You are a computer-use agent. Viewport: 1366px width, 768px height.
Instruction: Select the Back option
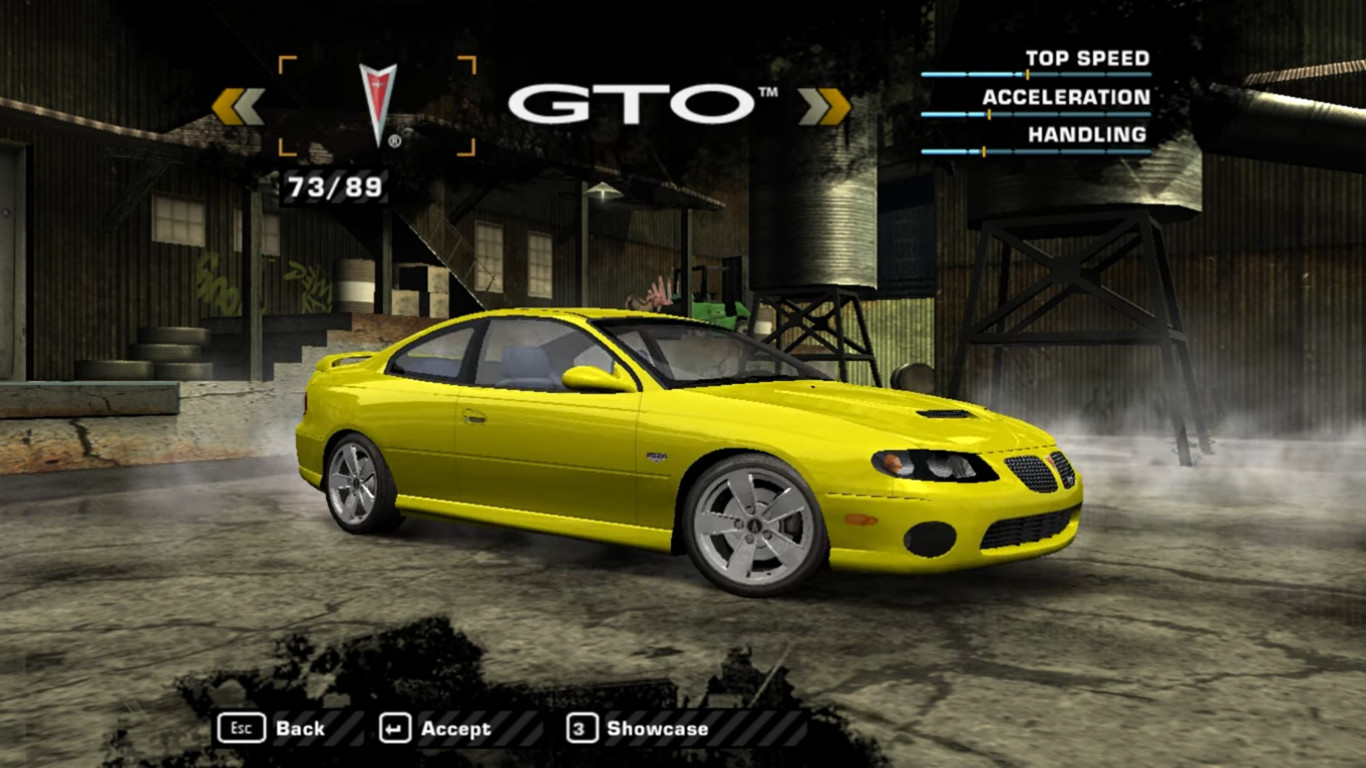pyautogui.click(x=301, y=728)
